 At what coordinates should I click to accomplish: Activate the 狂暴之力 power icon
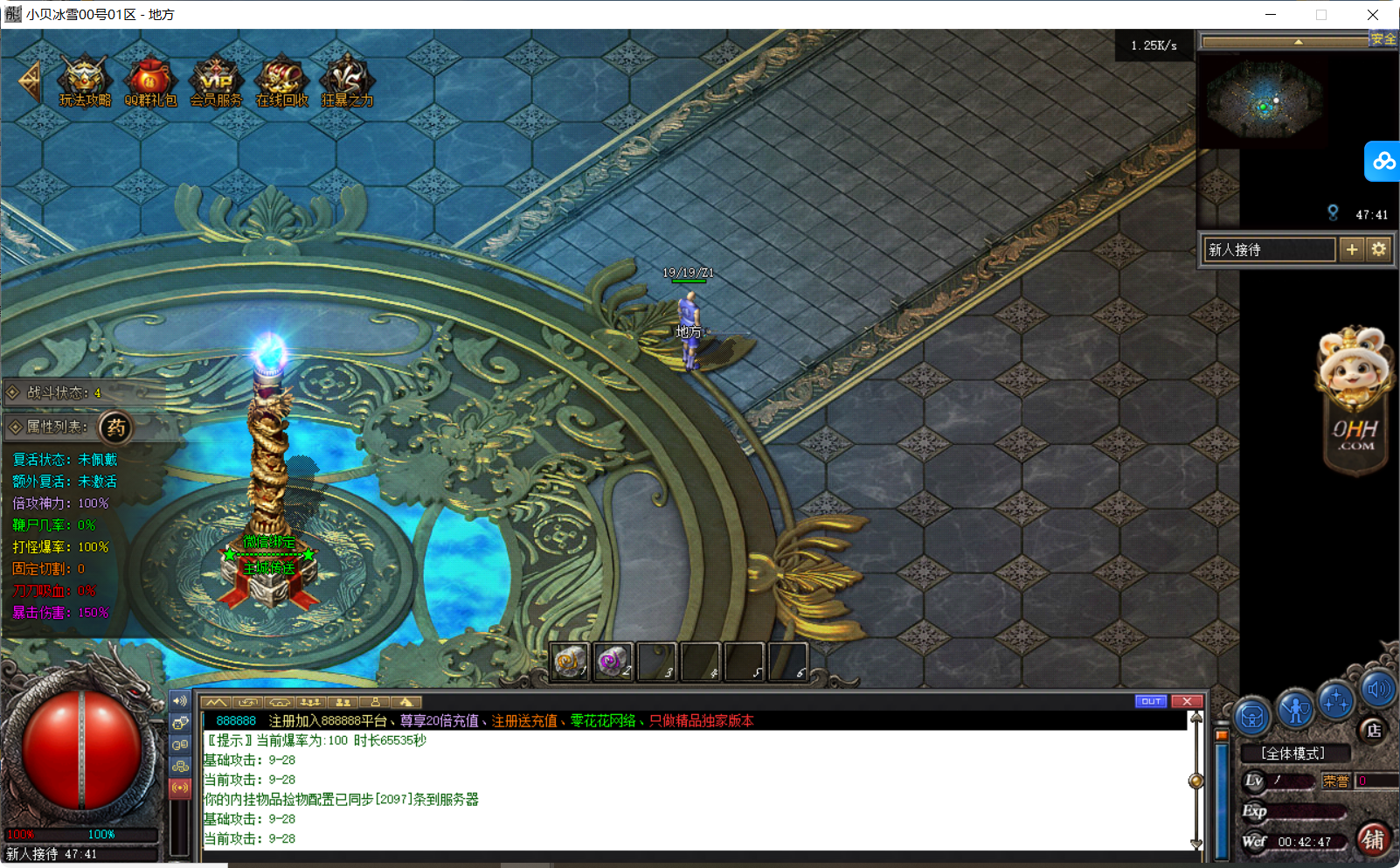tap(347, 79)
